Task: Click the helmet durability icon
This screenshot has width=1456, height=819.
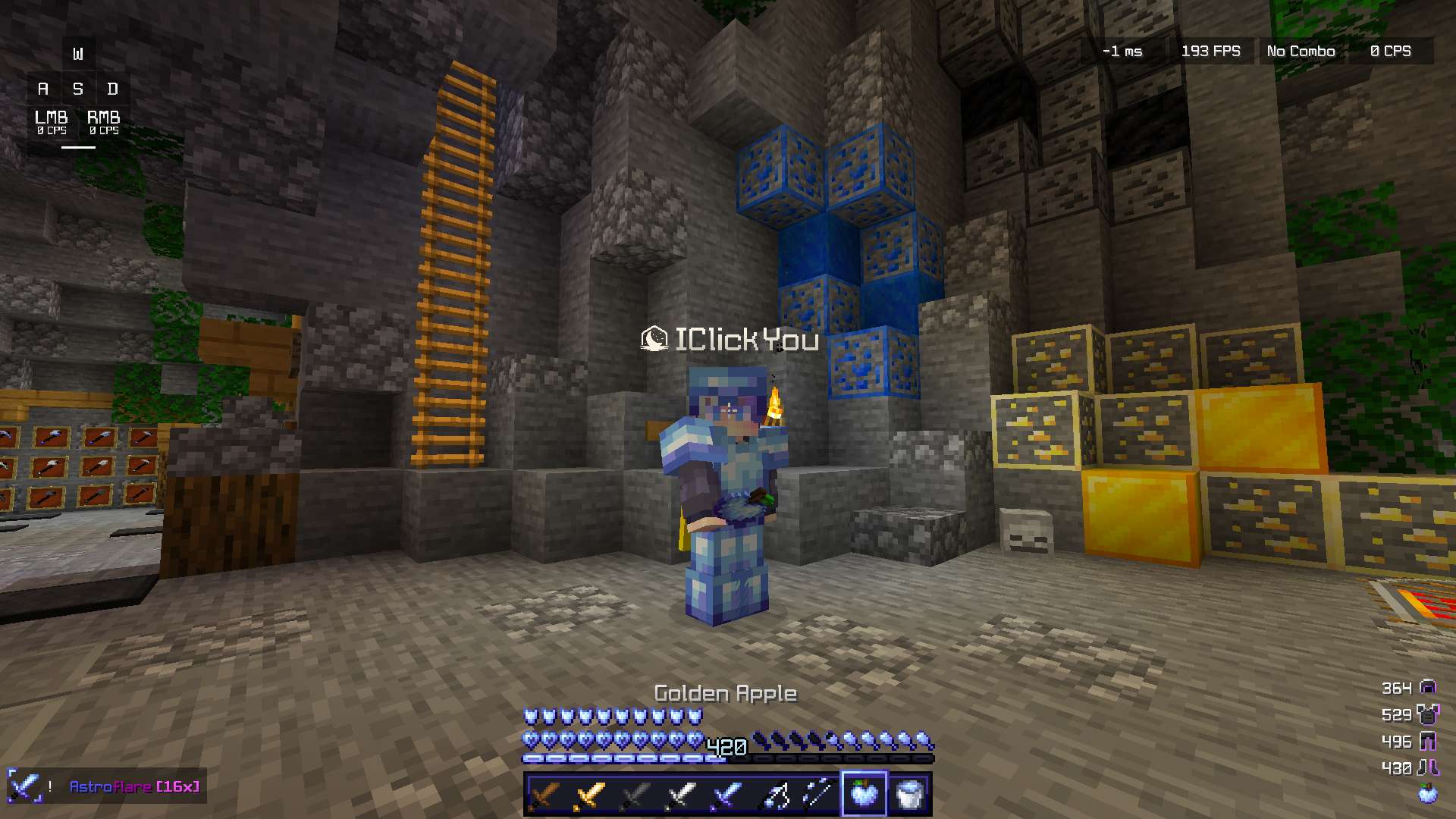Action: tap(1428, 688)
